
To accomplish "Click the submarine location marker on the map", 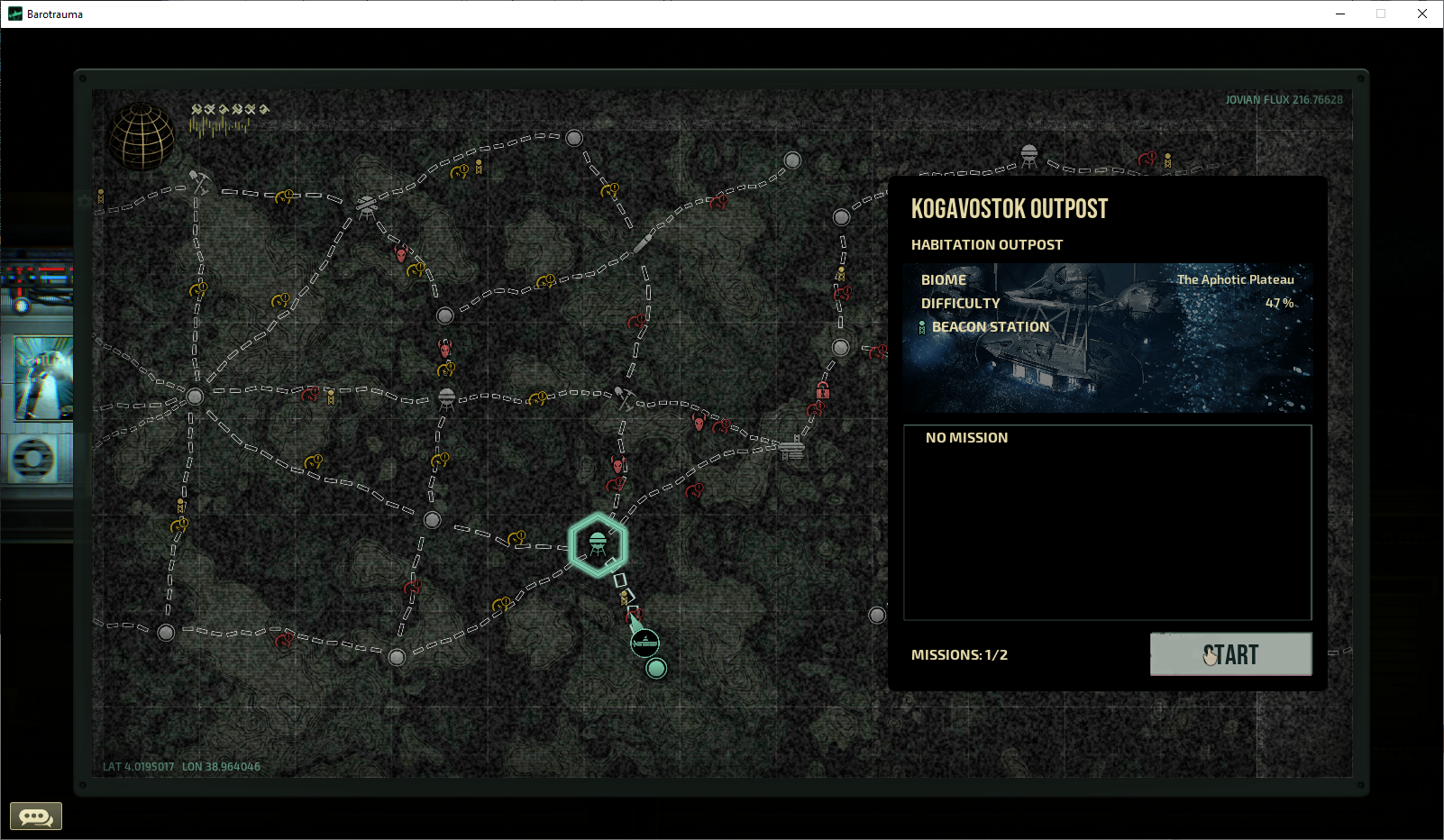I will tap(644, 643).
